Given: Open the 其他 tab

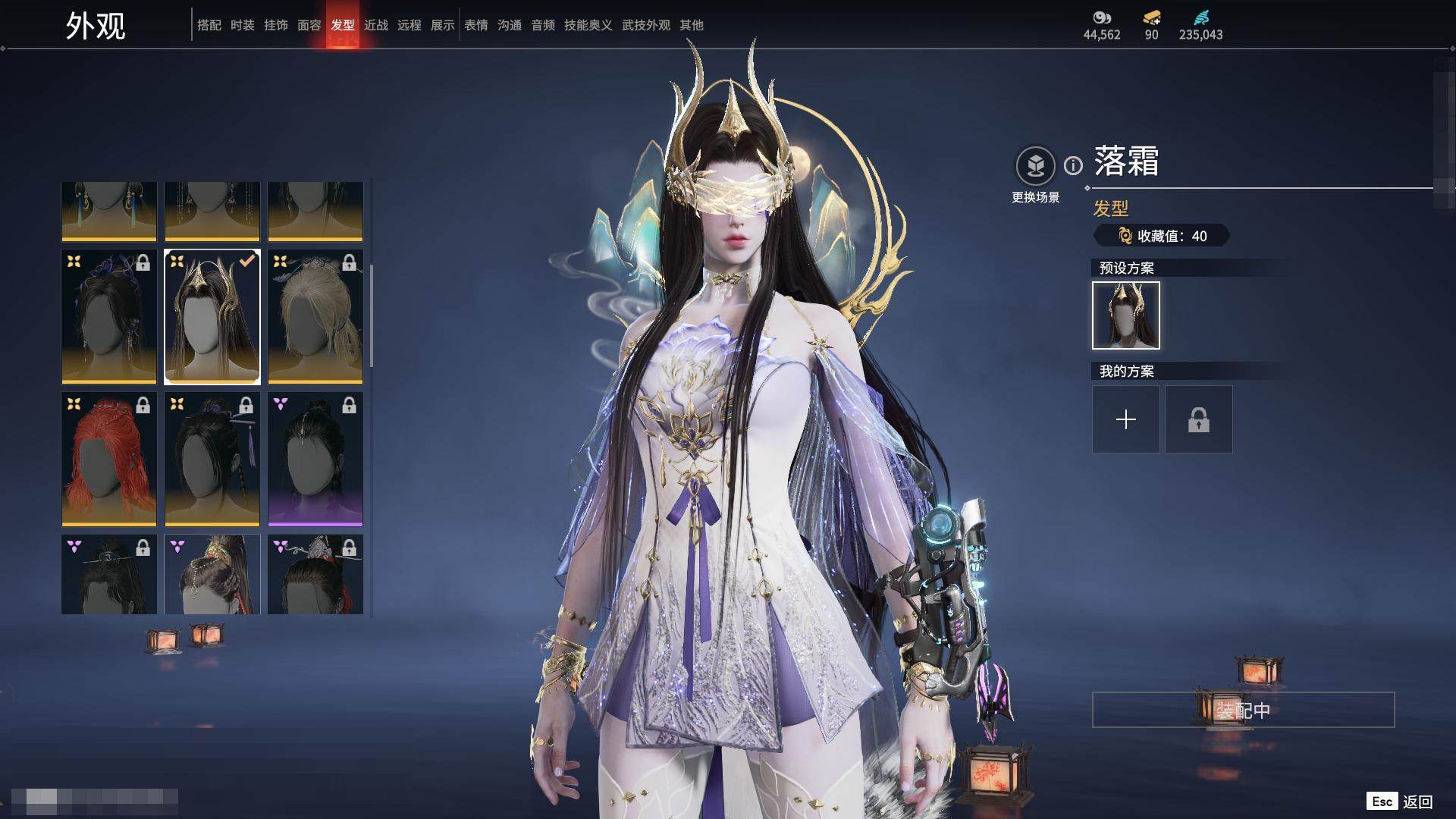Looking at the screenshot, I should pyautogui.click(x=691, y=25).
